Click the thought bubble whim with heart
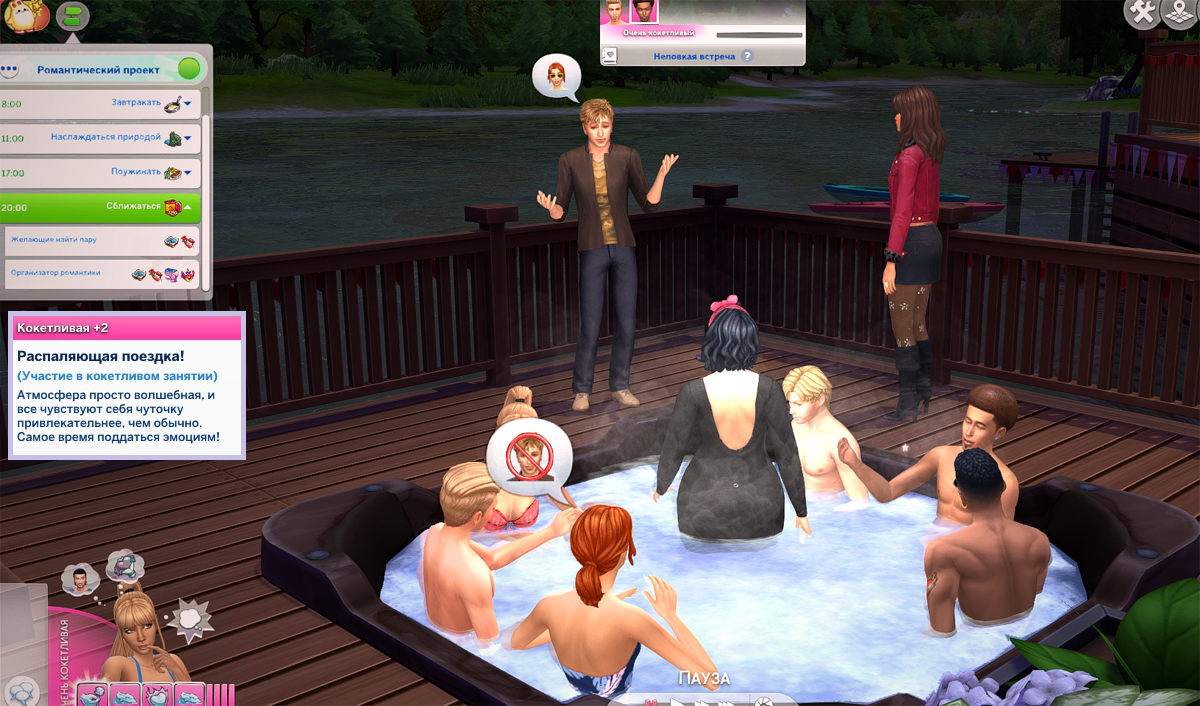This screenshot has height=706, width=1200. coord(123,566)
